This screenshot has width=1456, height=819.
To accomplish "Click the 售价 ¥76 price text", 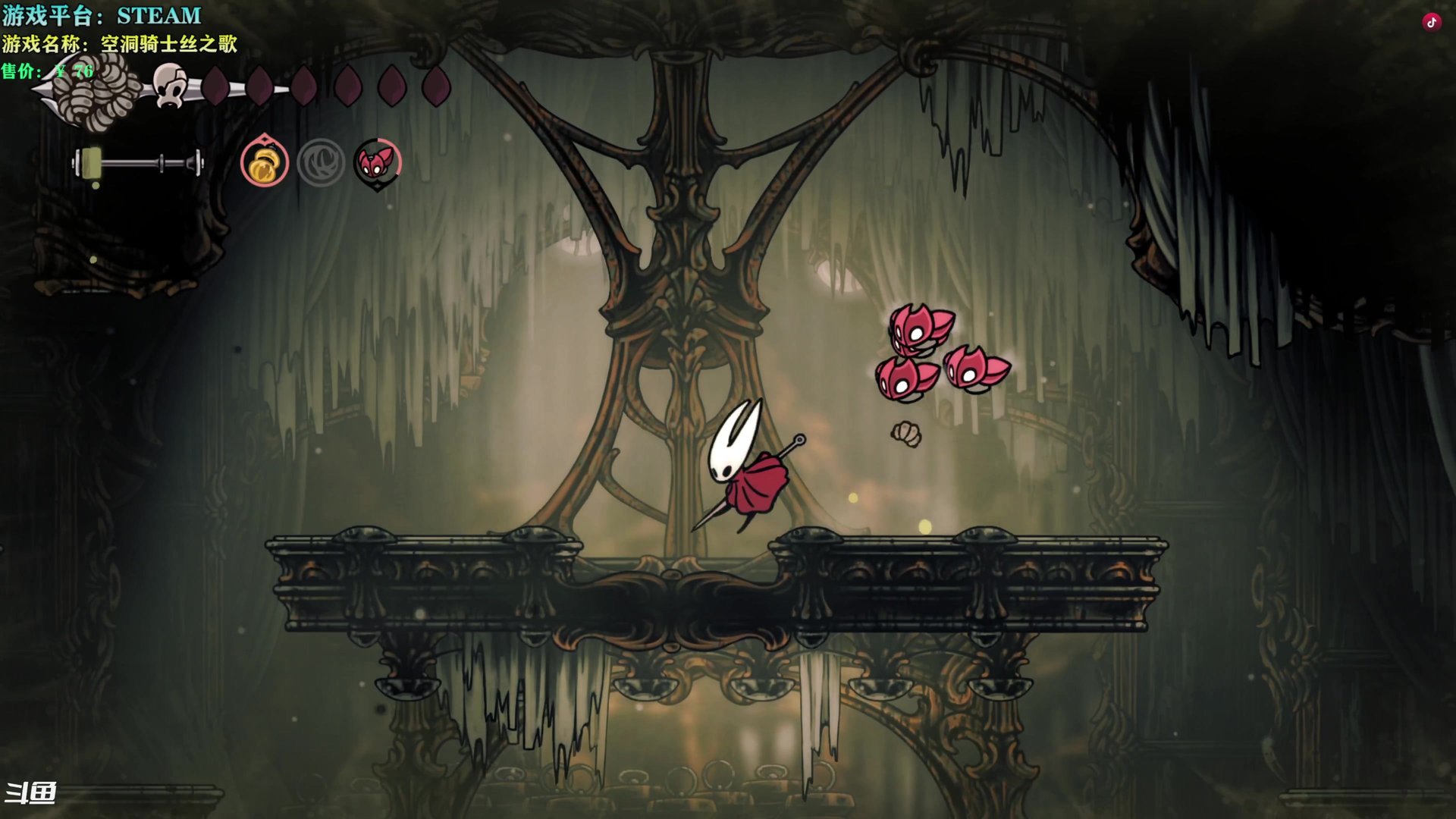I will point(47,73).
